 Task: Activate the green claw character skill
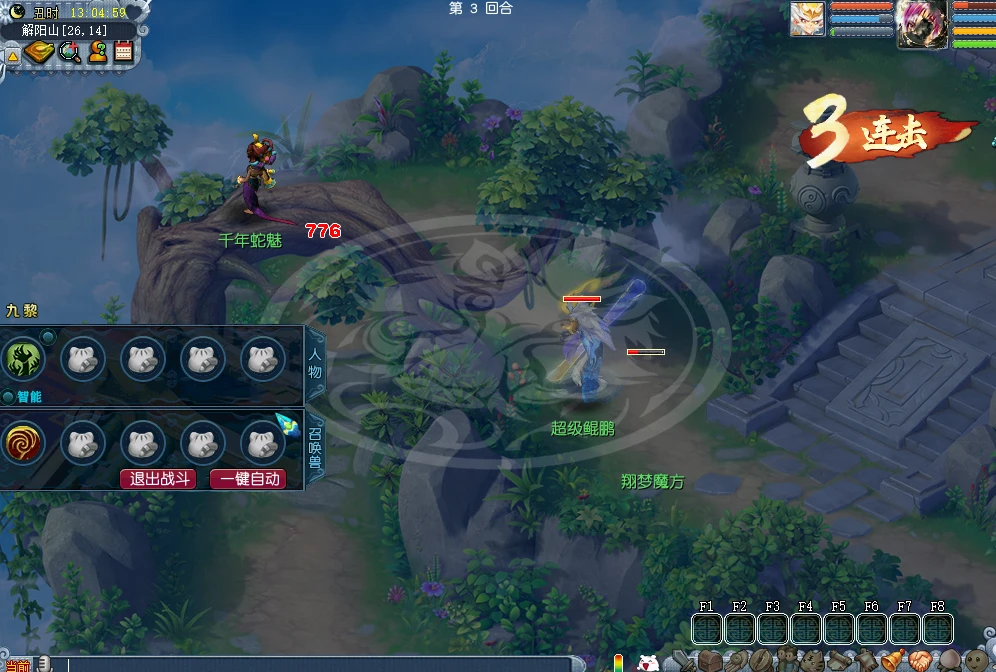(22, 359)
